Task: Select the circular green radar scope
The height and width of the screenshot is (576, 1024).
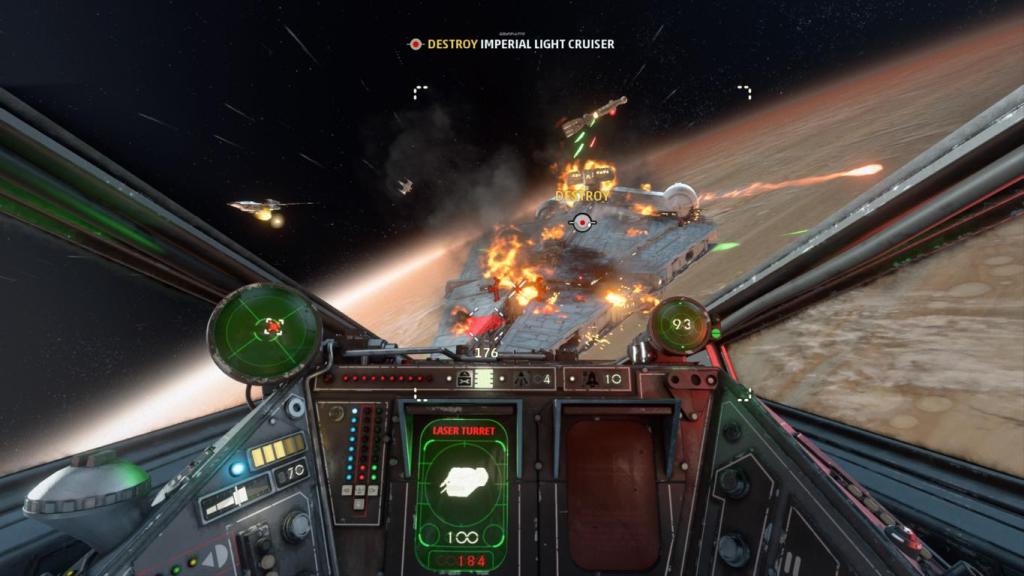Action: click(x=265, y=328)
